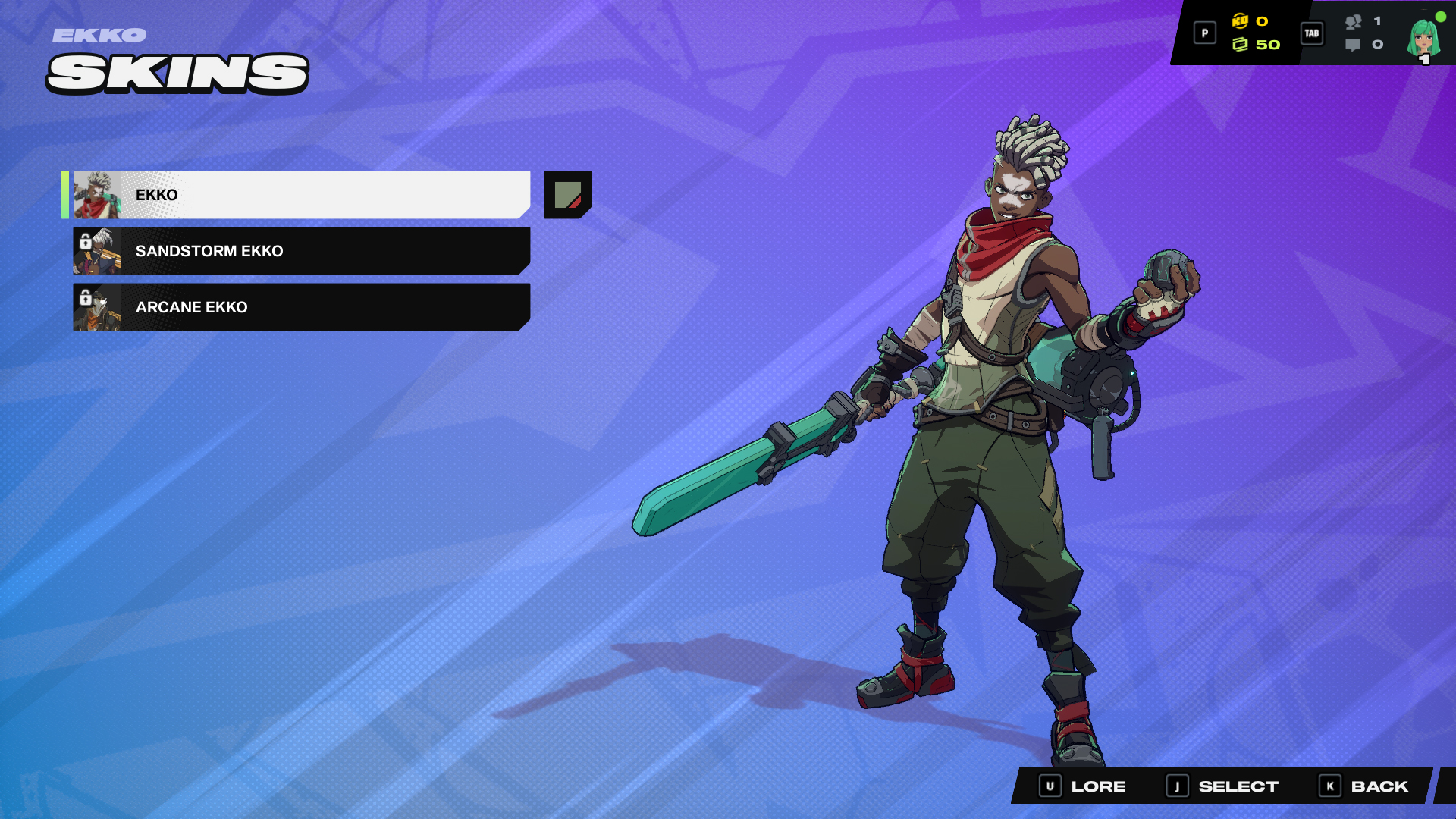Screen dimensions: 1456x819
Task: Click the chroma color swatch beside EKKO
Action: point(566,196)
